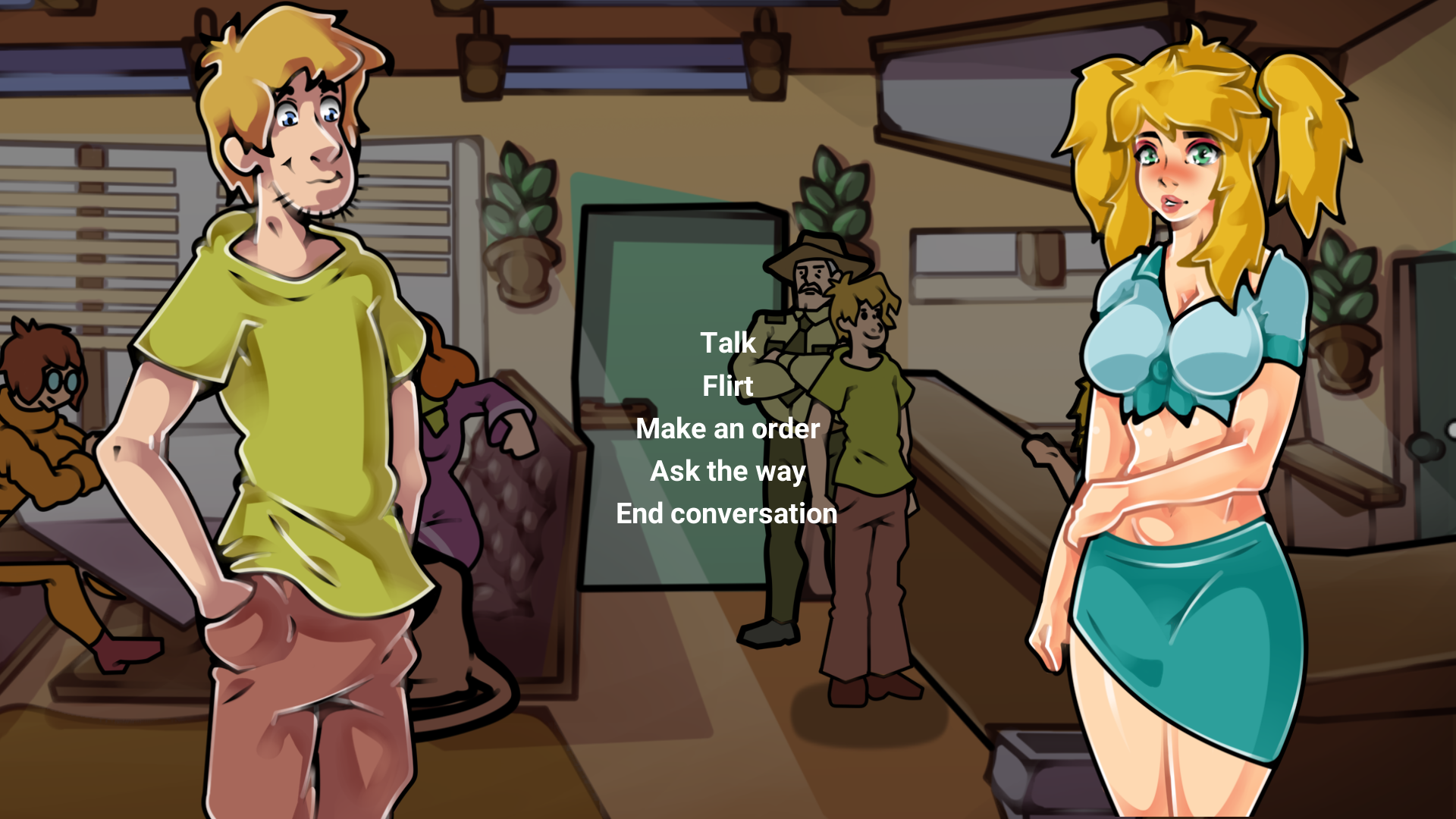Select "Ask the way" option

pos(727,471)
